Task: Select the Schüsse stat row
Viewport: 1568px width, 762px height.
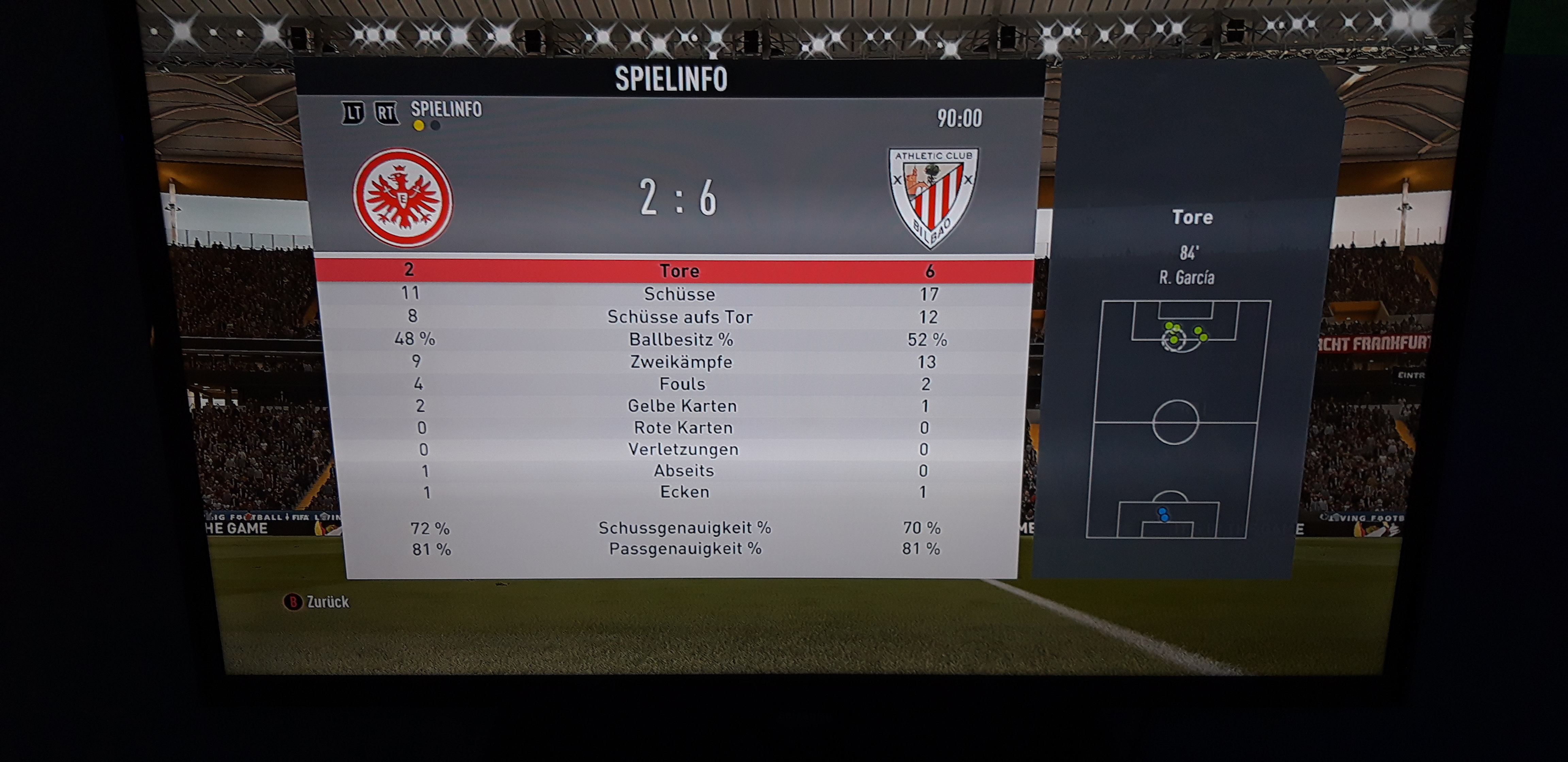Action: click(679, 295)
